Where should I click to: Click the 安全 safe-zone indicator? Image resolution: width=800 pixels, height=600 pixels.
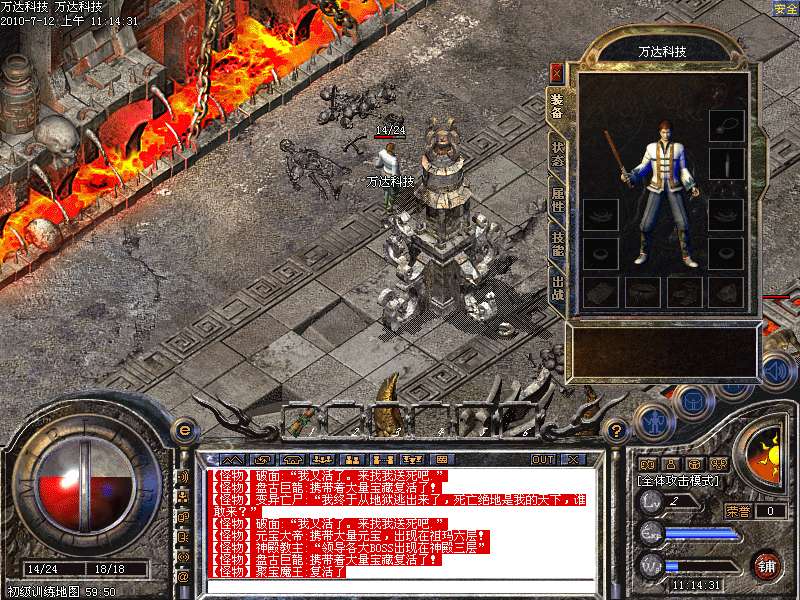(x=785, y=8)
